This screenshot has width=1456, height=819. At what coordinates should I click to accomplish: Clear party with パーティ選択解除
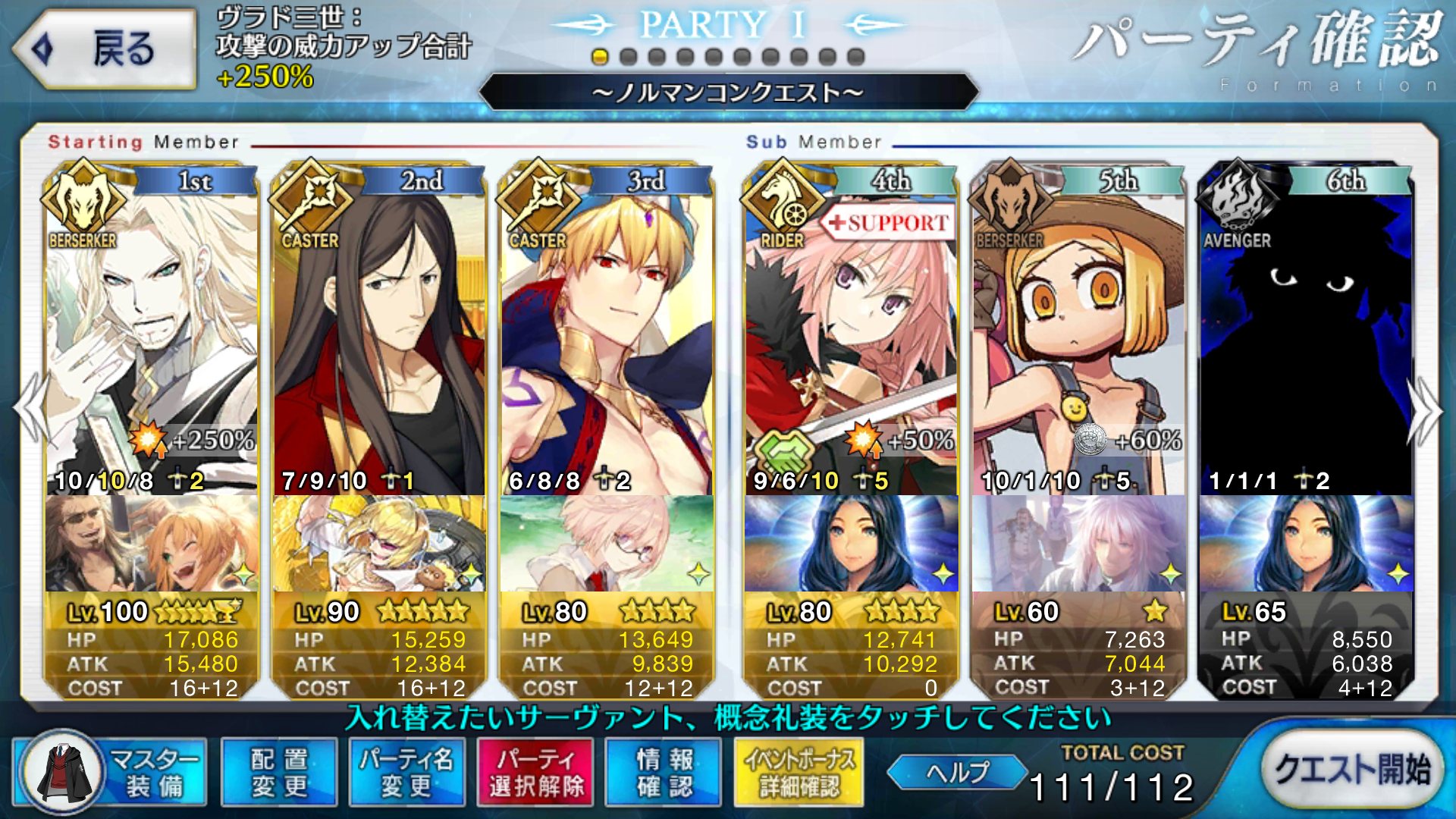tap(536, 772)
